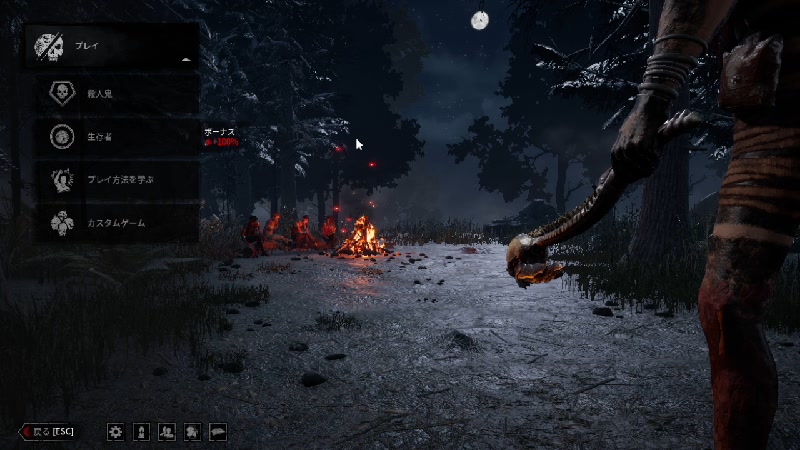800x450 pixels.
Task: Open the friends icon with two figures
Action: click(167, 432)
